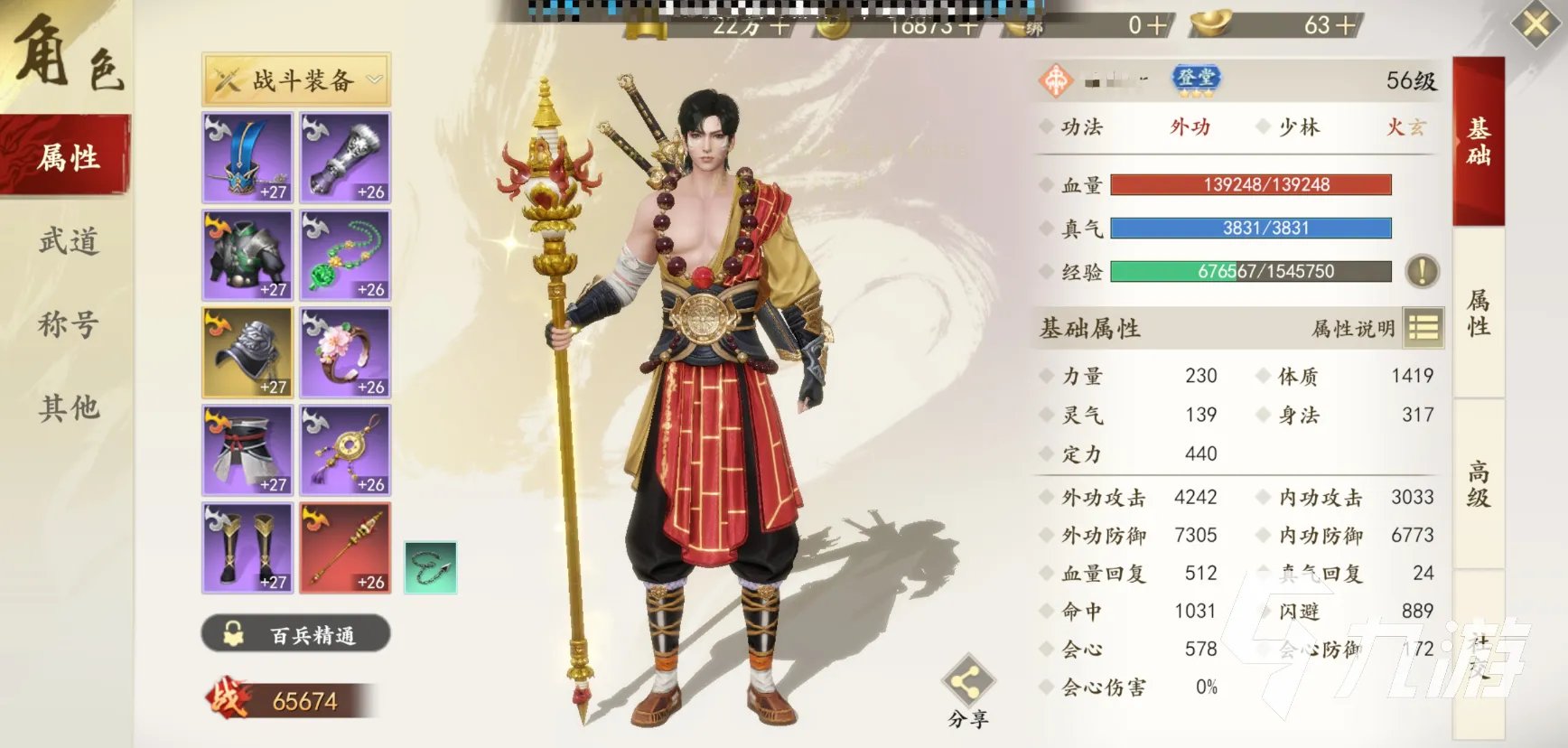Viewport: 1568px width, 748px height.
Task: Select the green jade necklace slot
Action: click(x=345, y=255)
